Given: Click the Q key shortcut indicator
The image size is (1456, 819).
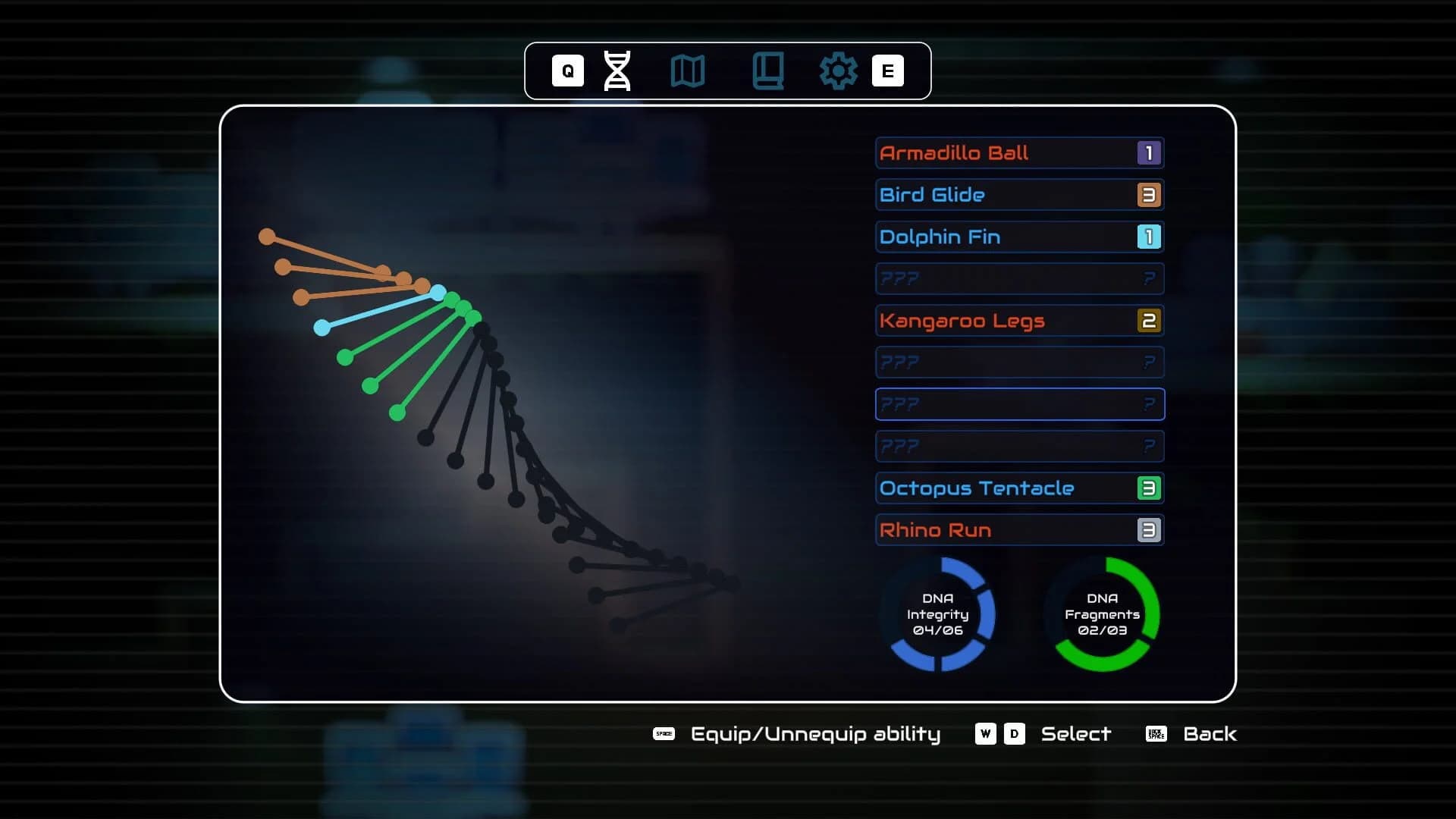Looking at the screenshot, I should 566,71.
